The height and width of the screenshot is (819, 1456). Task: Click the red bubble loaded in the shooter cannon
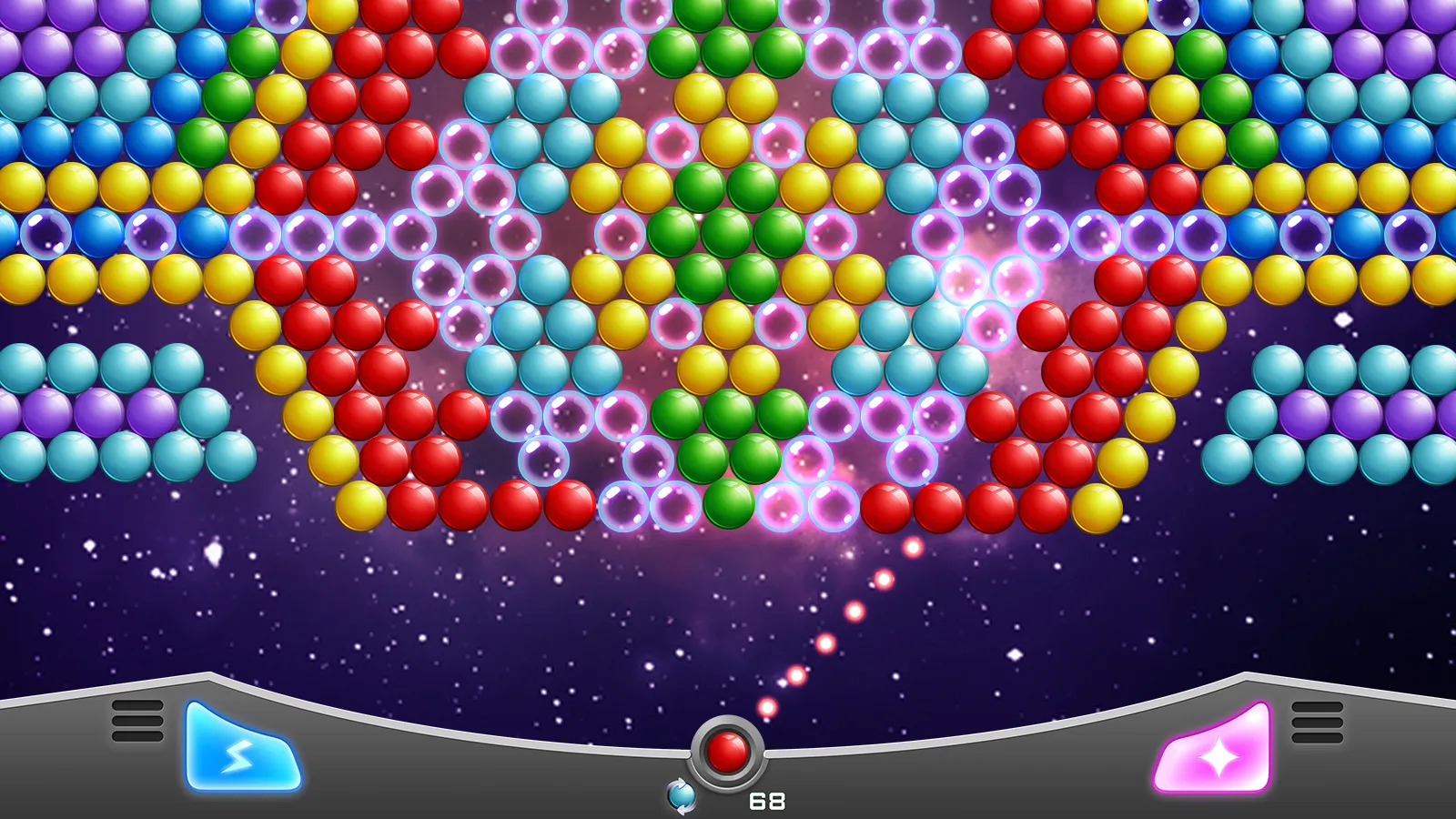tap(727, 752)
